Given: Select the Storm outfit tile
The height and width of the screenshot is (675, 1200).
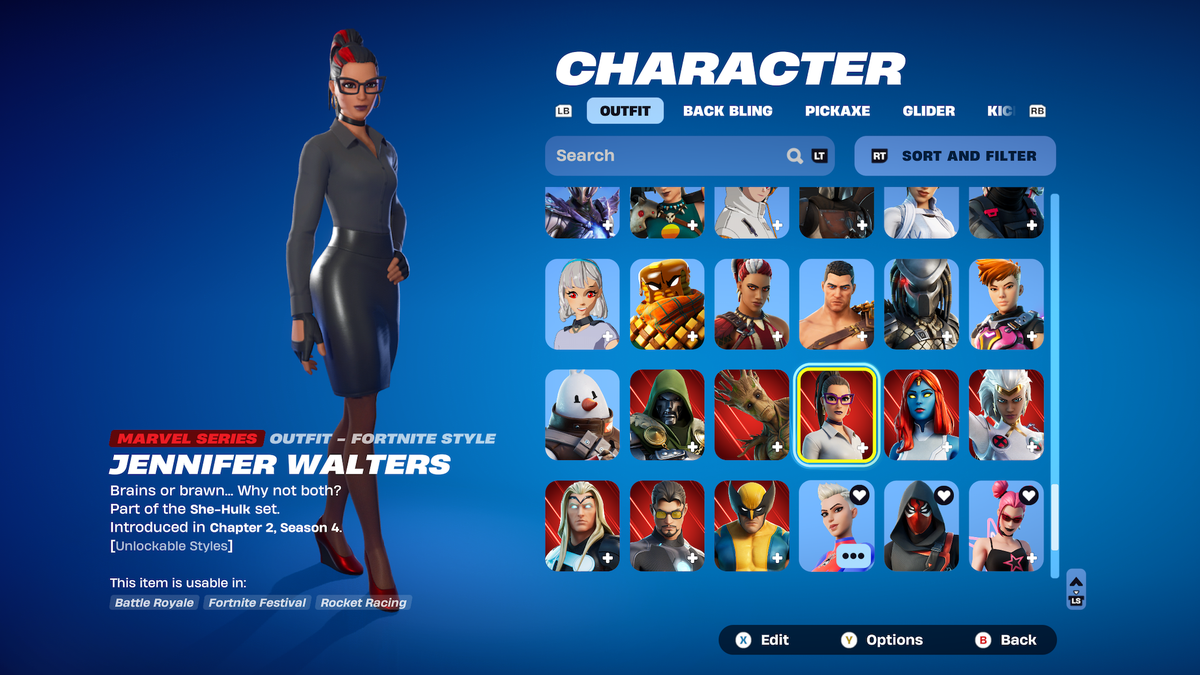Looking at the screenshot, I should point(1006,415).
